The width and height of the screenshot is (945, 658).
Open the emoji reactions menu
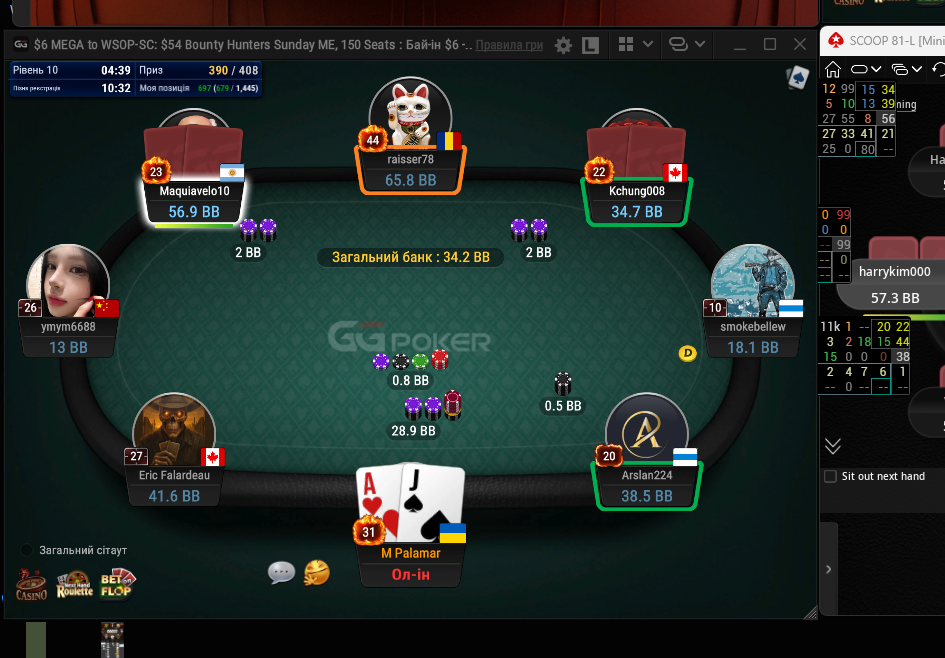point(317,572)
